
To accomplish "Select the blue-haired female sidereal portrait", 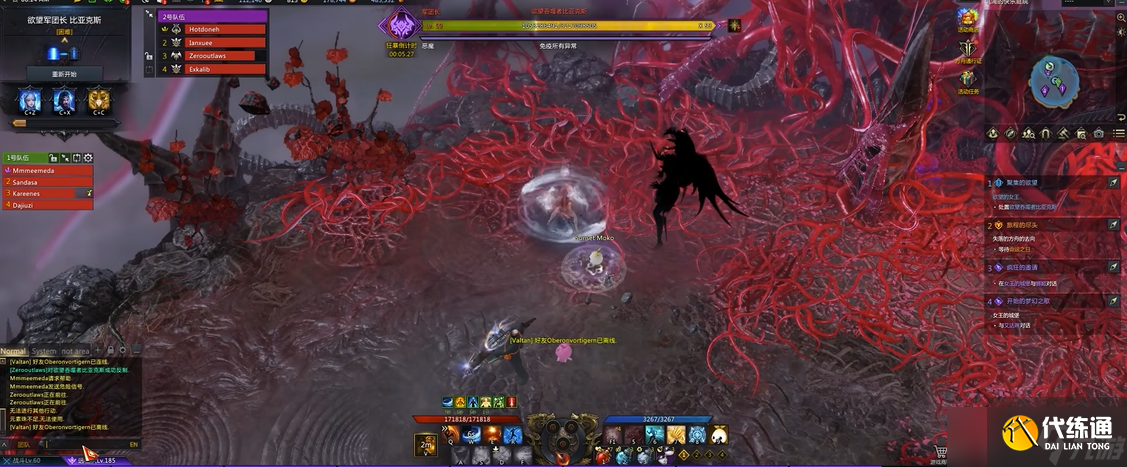I will point(30,99).
